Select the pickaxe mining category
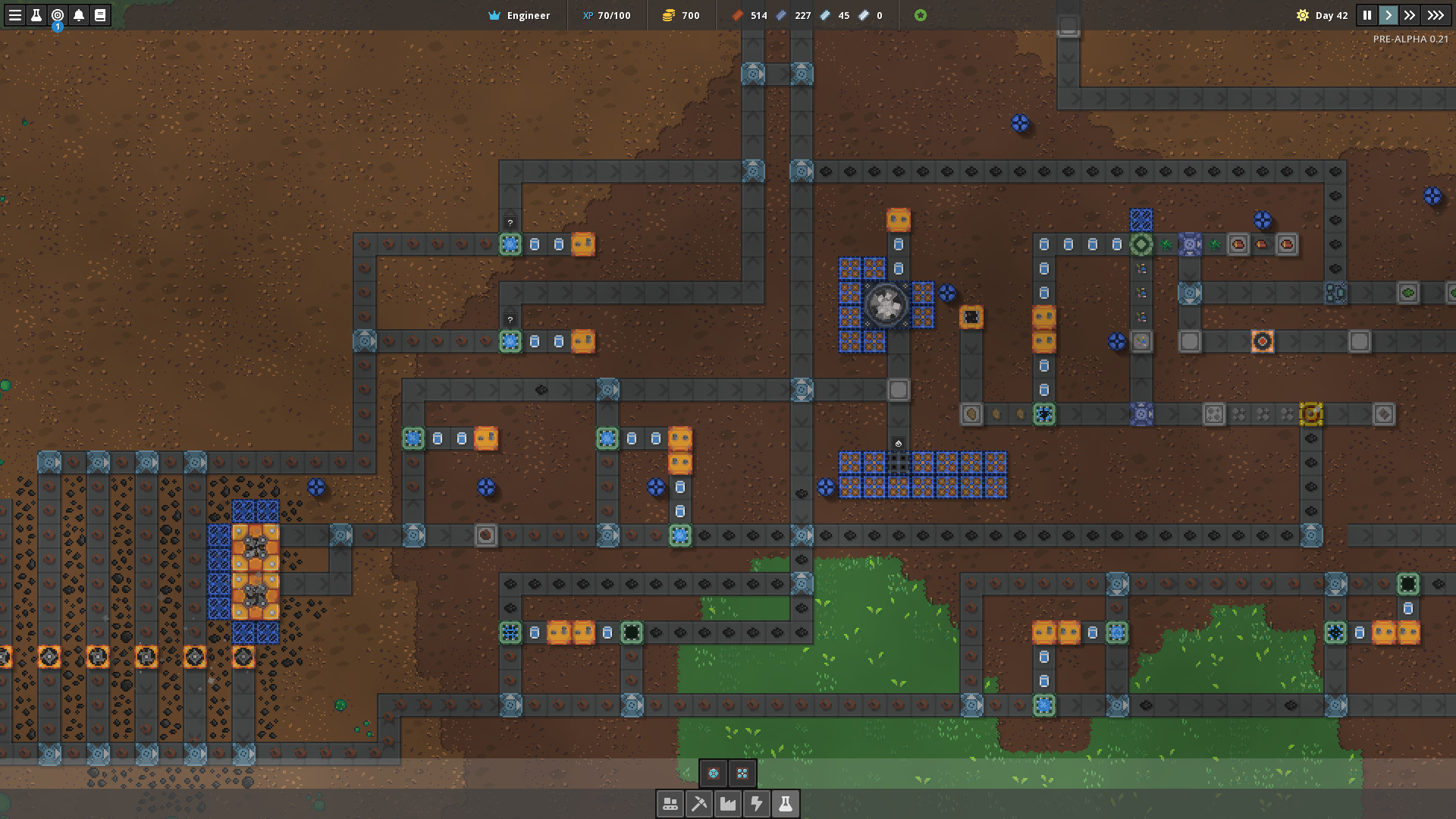The height and width of the screenshot is (819, 1456). pos(699,803)
